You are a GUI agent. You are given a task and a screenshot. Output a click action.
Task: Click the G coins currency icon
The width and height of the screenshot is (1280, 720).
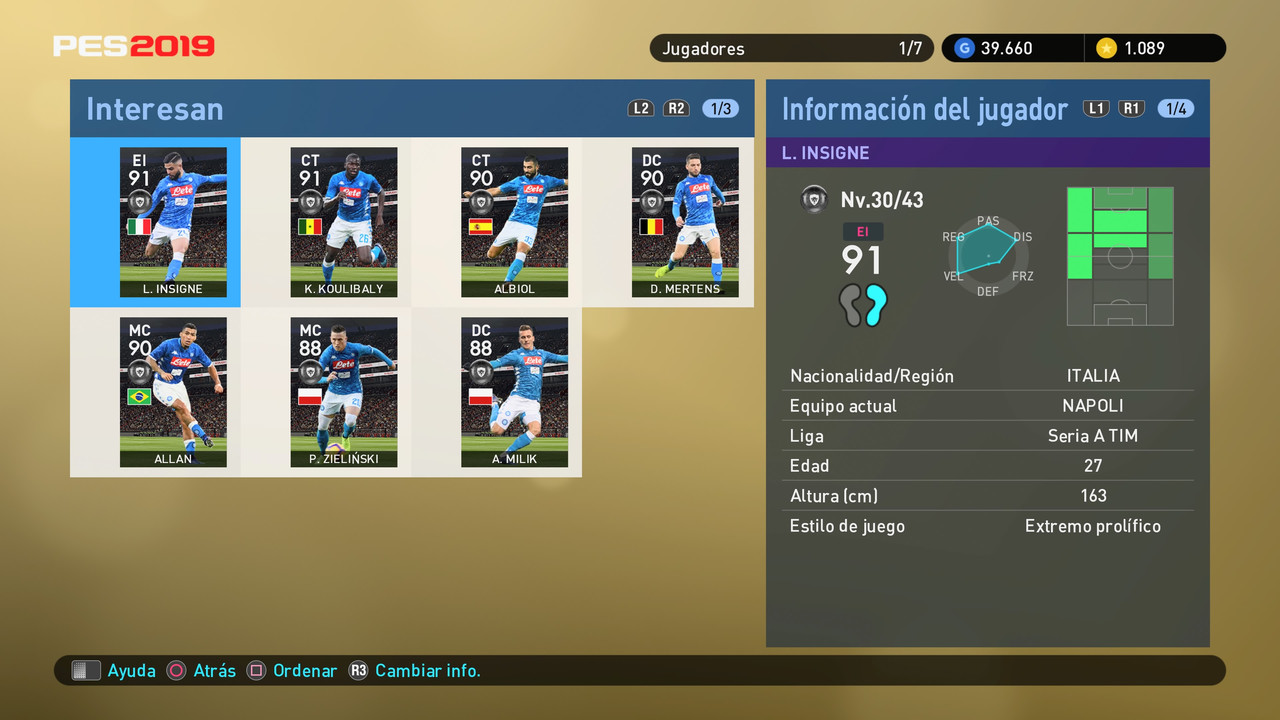pyautogui.click(x=965, y=47)
